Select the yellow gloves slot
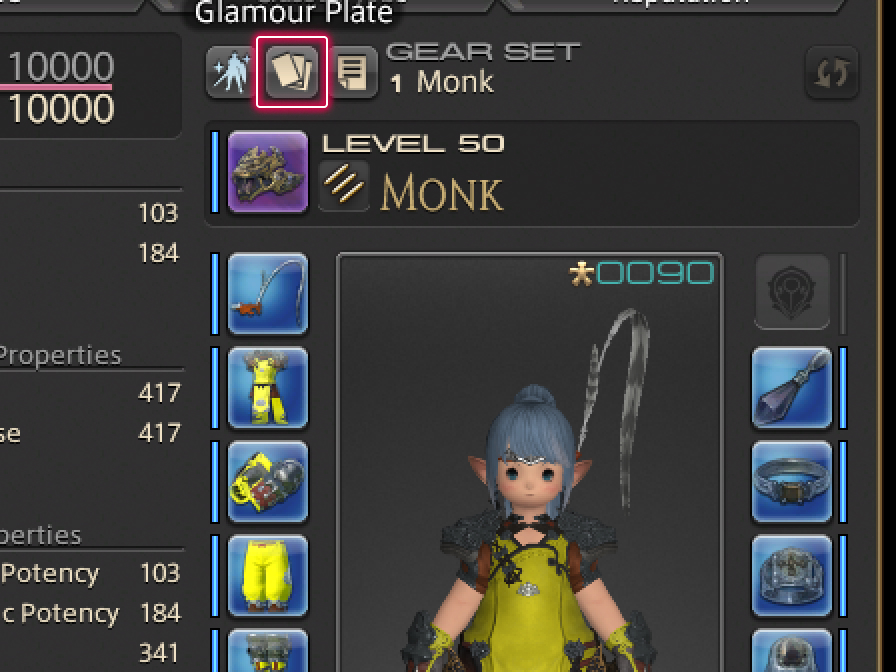Viewport: 896px width, 672px height. pos(268,482)
